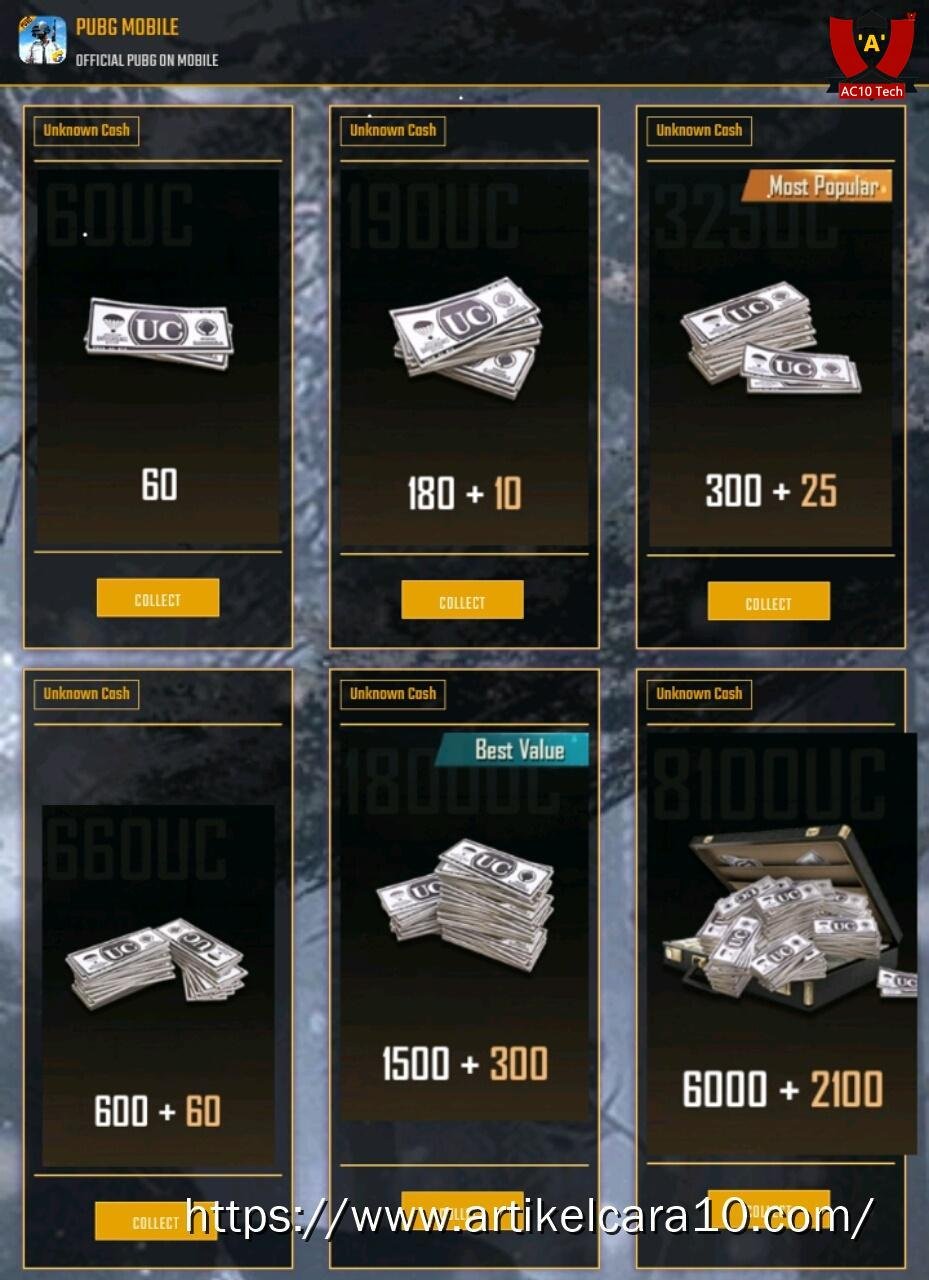Choose the 180 + 10 UC pack image
The width and height of the screenshot is (929, 1280).
(466, 336)
